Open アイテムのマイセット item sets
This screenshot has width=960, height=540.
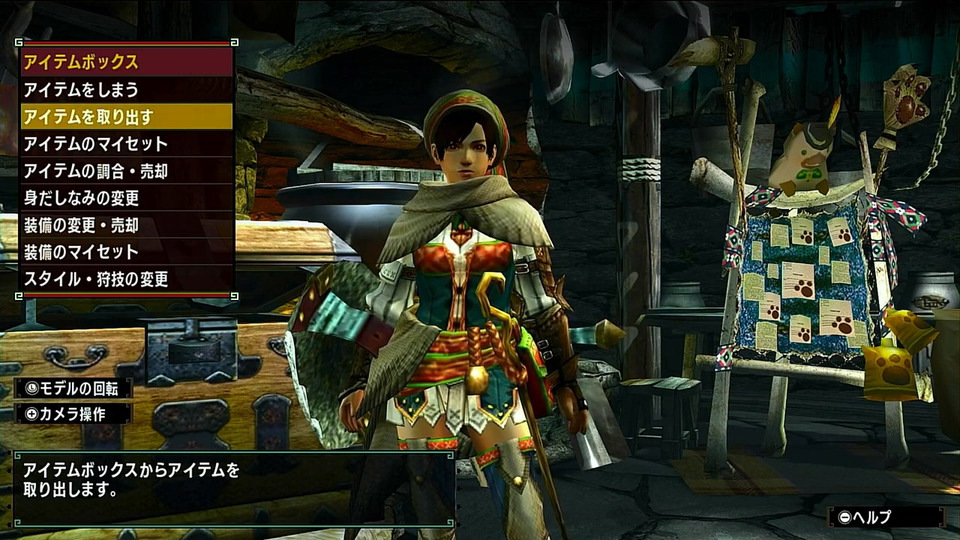pos(126,144)
